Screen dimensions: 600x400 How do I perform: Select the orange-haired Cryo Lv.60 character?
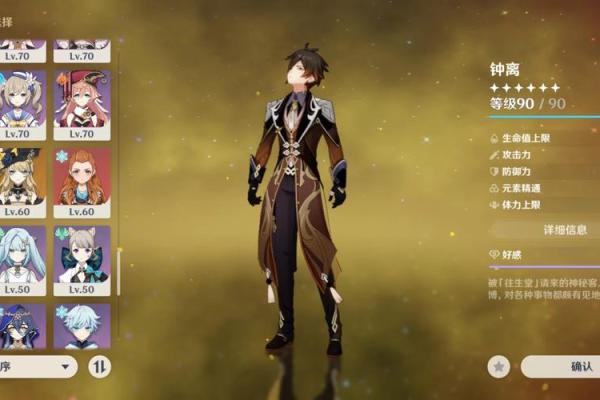point(82,180)
